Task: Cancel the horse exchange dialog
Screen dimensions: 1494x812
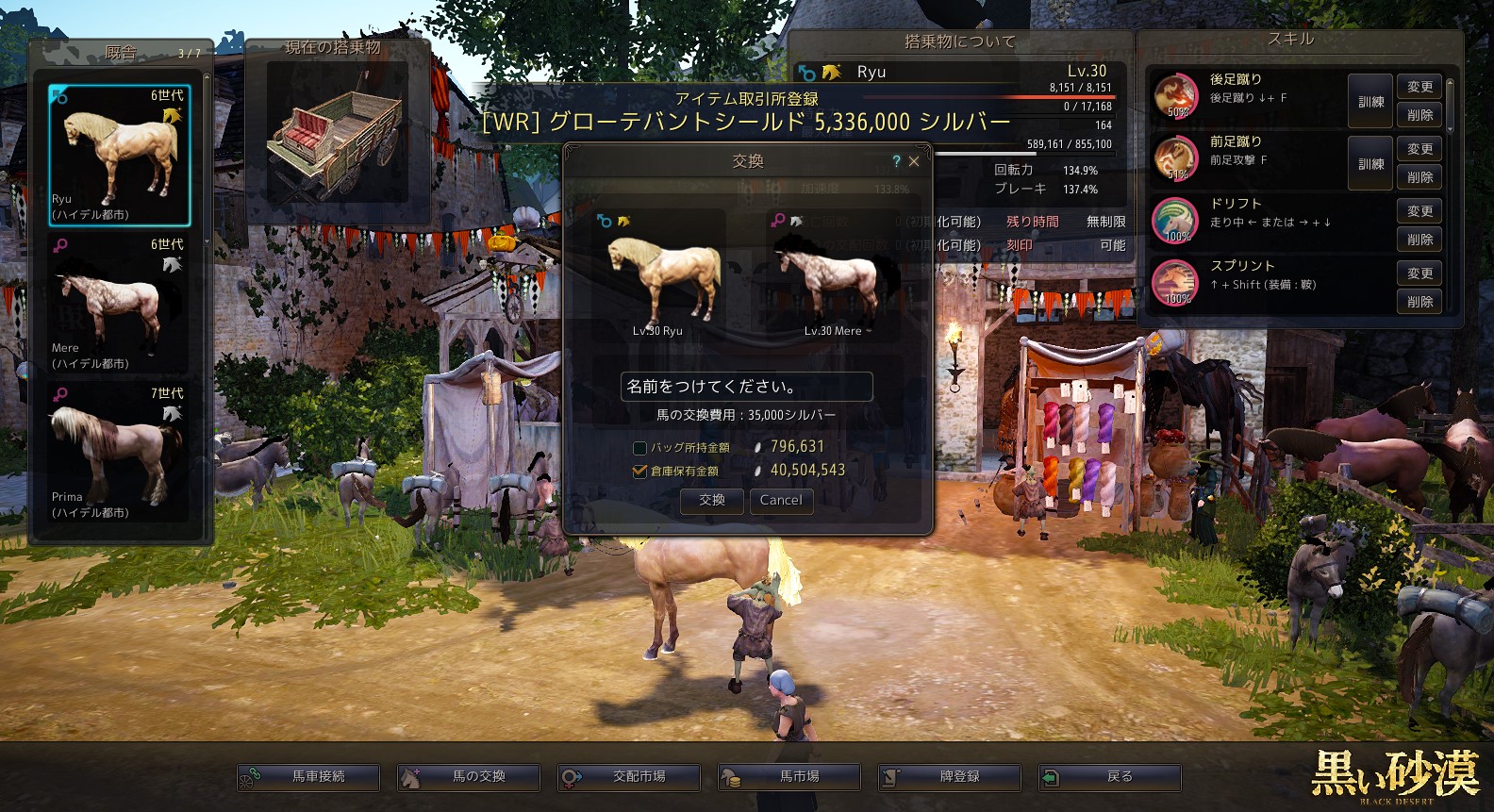Action: point(781,501)
